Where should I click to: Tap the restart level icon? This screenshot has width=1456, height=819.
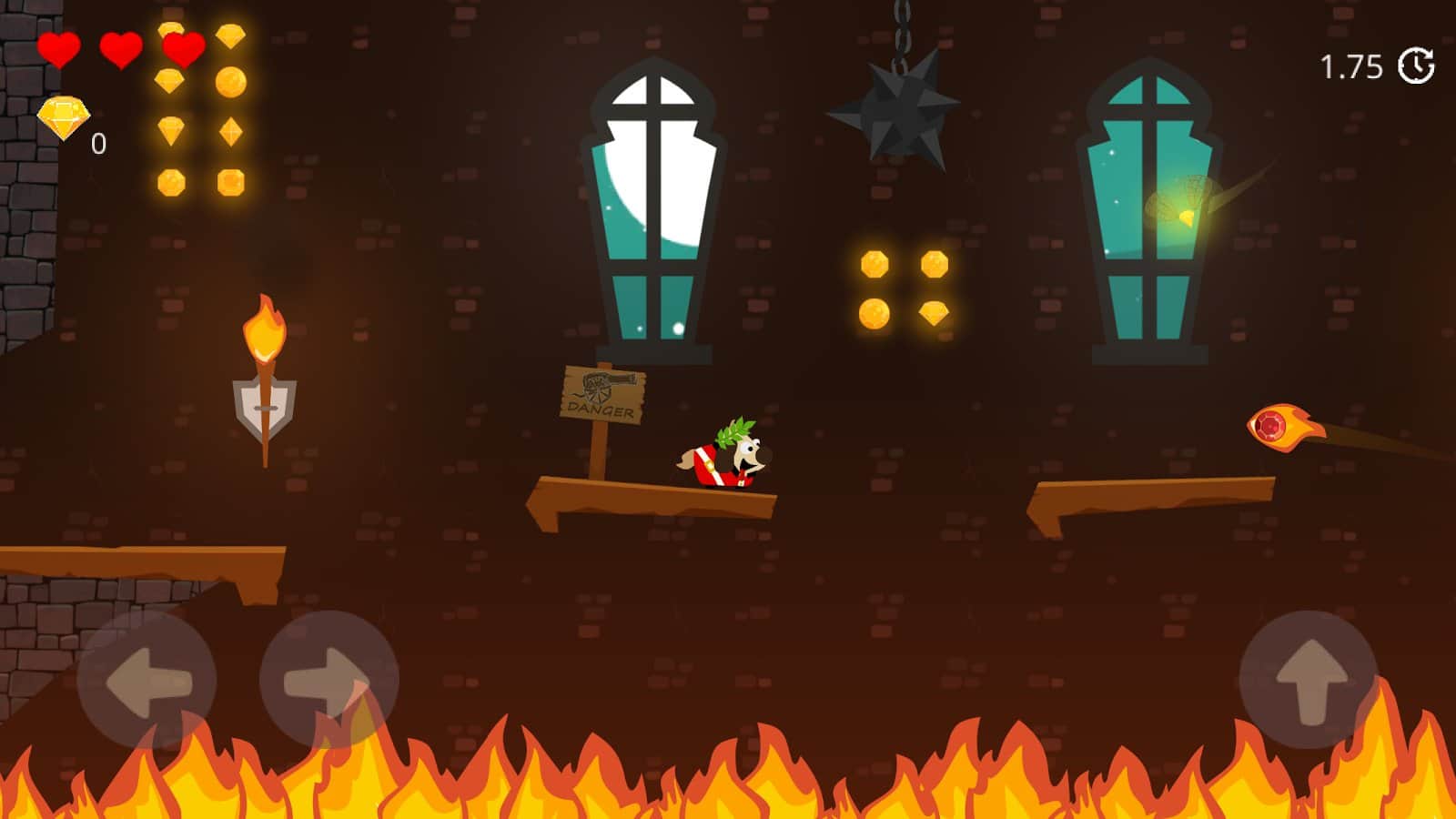click(1416, 65)
